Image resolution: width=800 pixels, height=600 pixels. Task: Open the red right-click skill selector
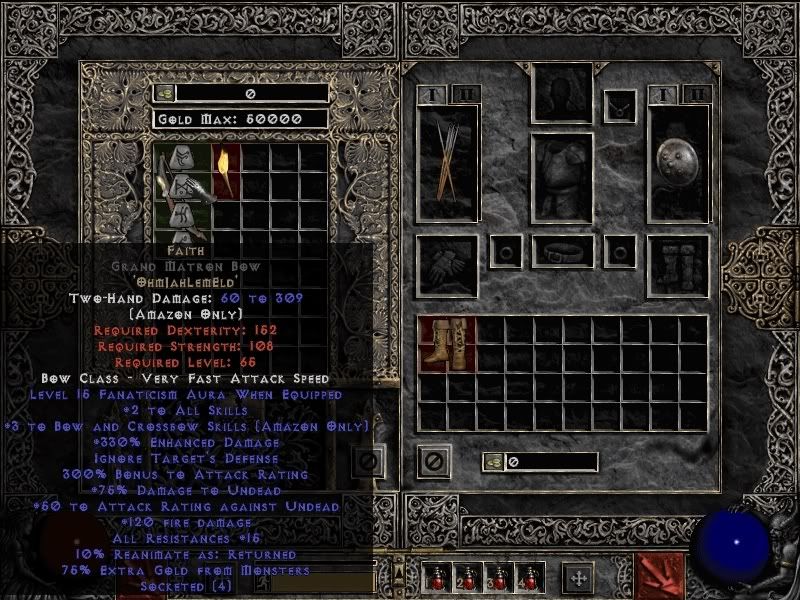click(x=660, y=575)
